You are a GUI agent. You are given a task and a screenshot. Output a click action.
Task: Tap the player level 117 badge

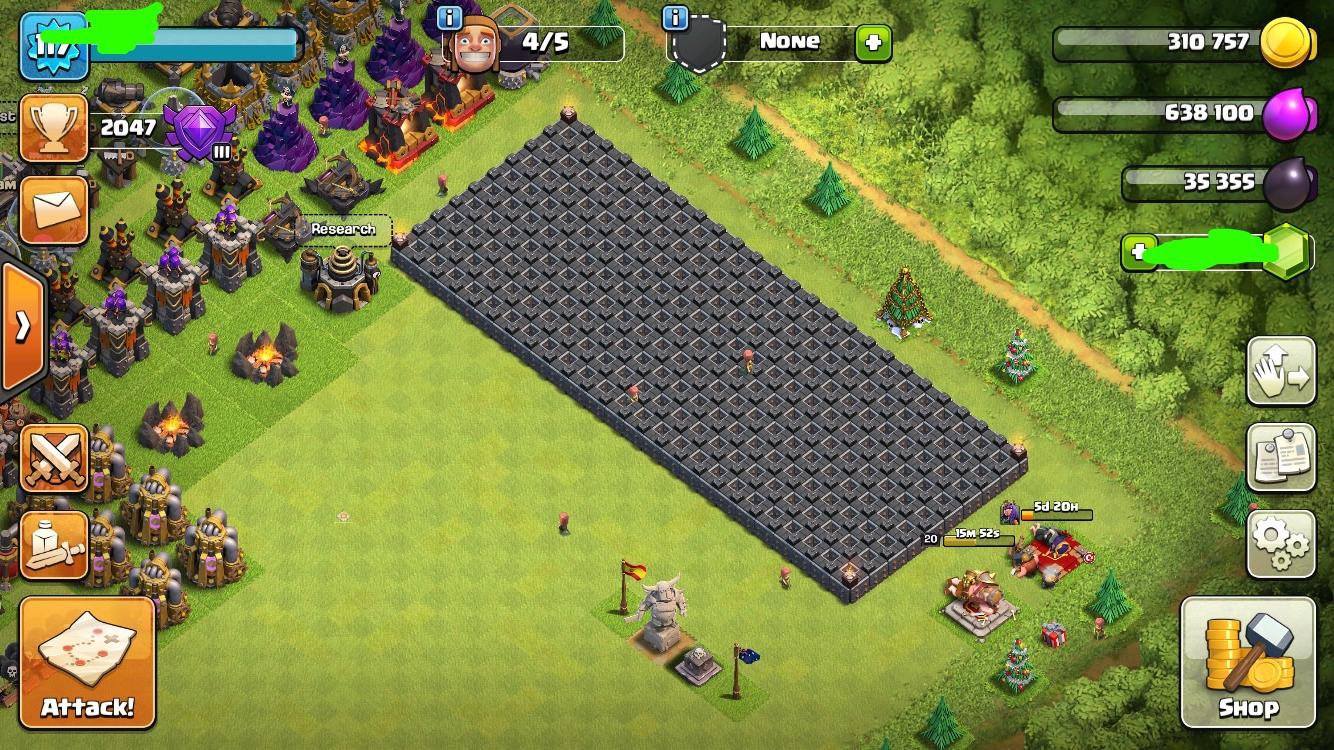click(x=54, y=46)
